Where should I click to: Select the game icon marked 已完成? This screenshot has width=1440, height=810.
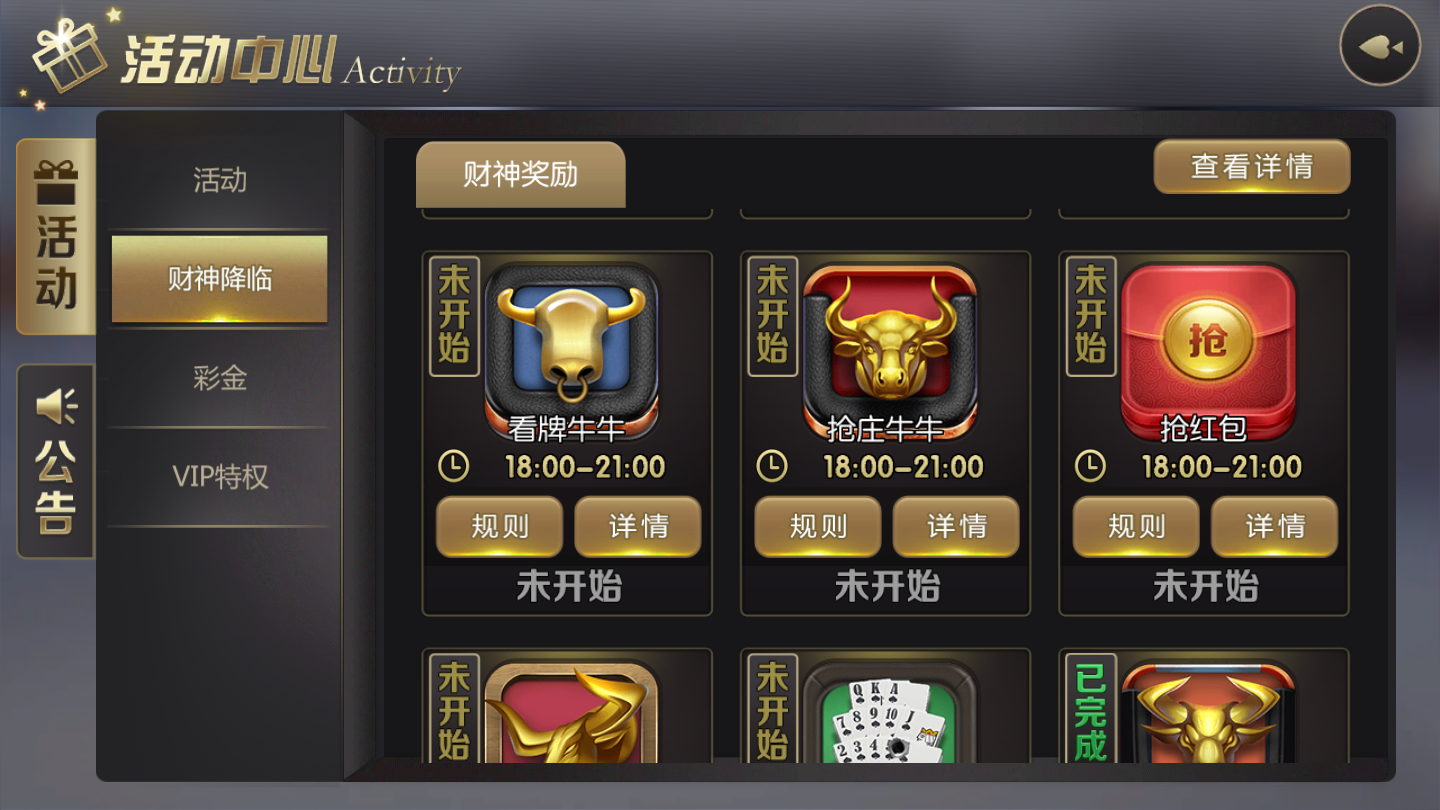tap(1207, 715)
